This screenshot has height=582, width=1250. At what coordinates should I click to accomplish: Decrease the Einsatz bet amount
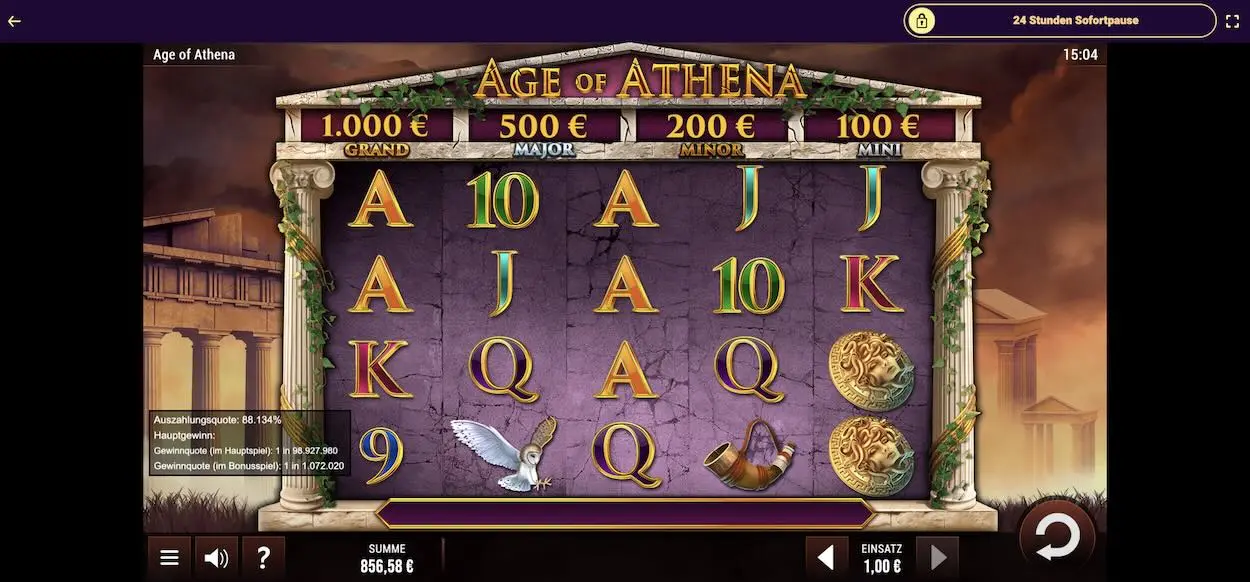826,558
